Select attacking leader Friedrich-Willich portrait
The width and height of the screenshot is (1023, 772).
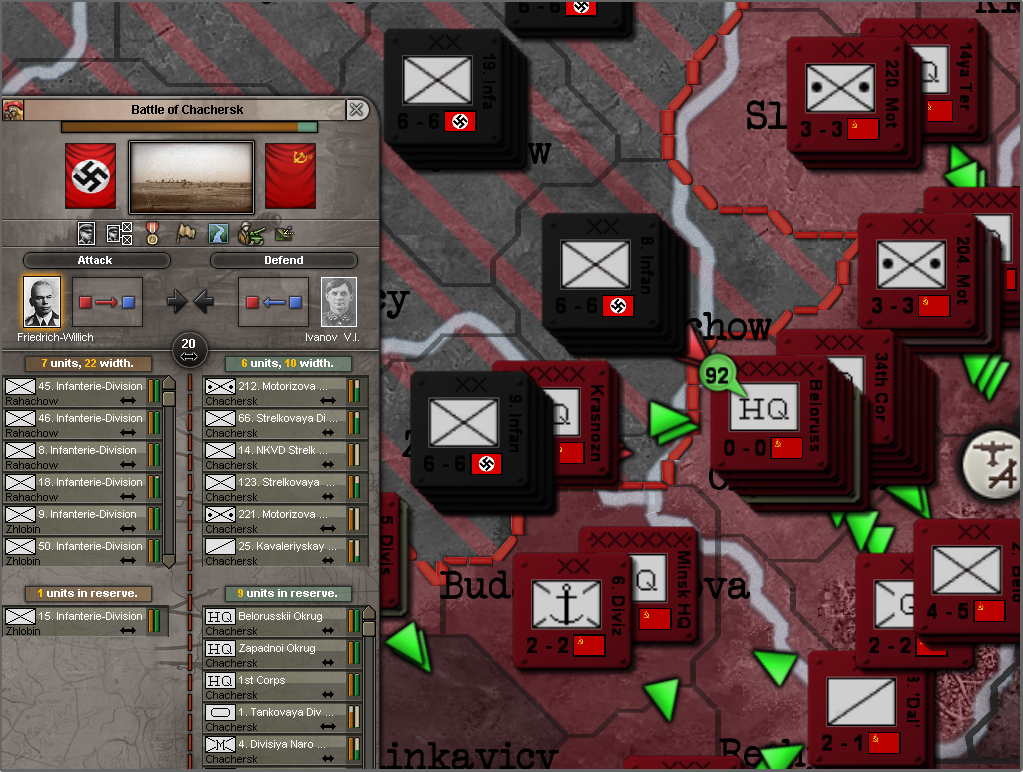click(42, 301)
